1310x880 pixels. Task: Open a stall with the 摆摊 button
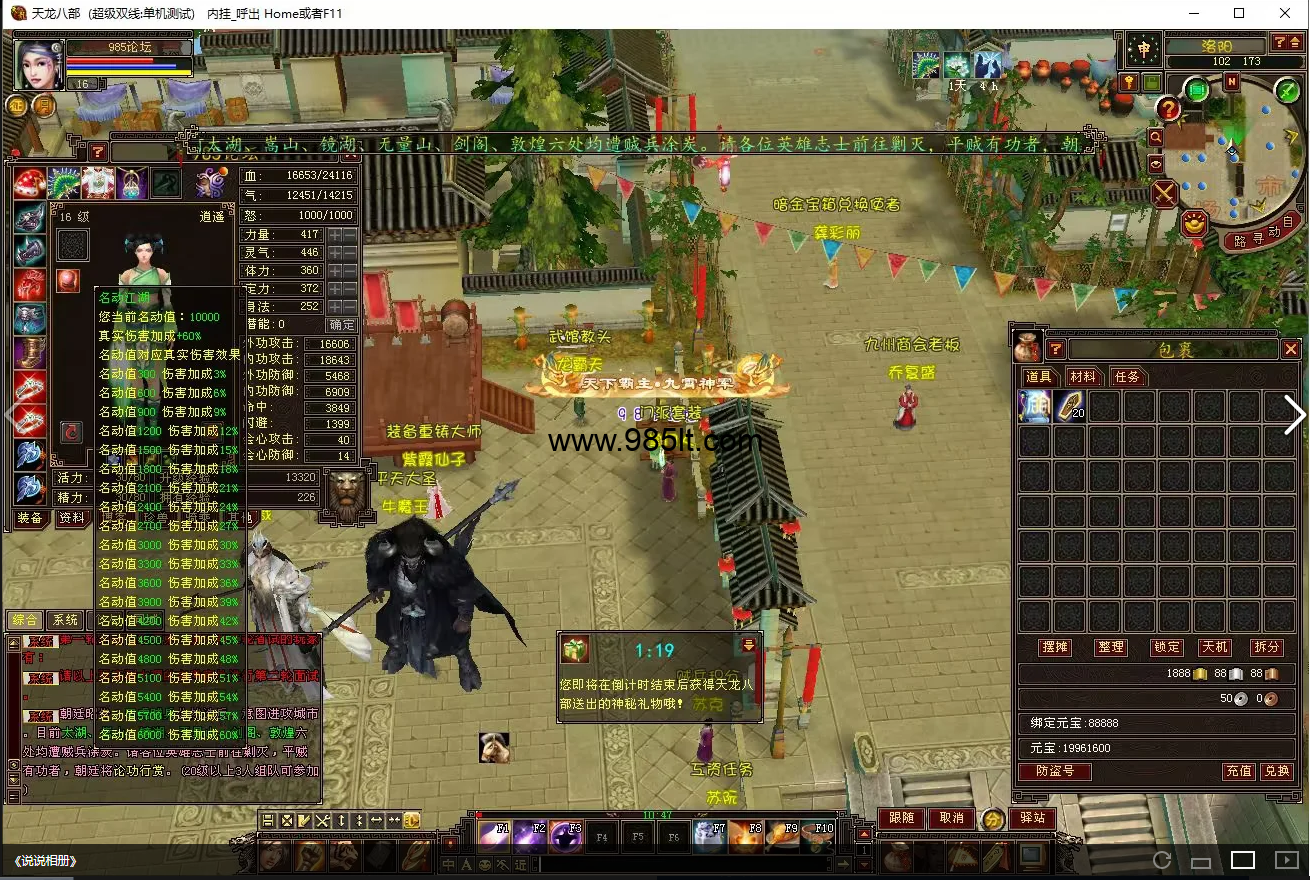[1055, 647]
